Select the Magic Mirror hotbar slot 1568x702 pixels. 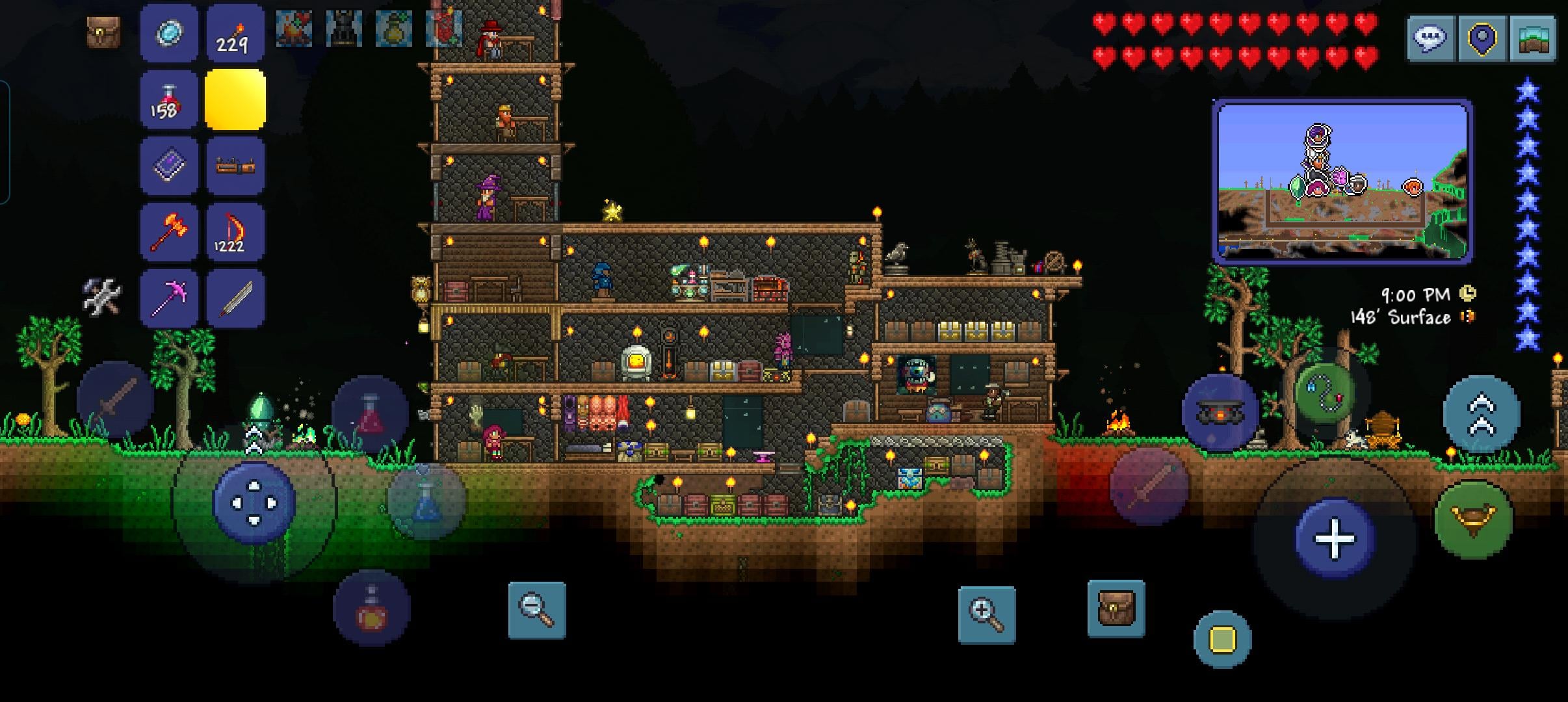coord(169,34)
